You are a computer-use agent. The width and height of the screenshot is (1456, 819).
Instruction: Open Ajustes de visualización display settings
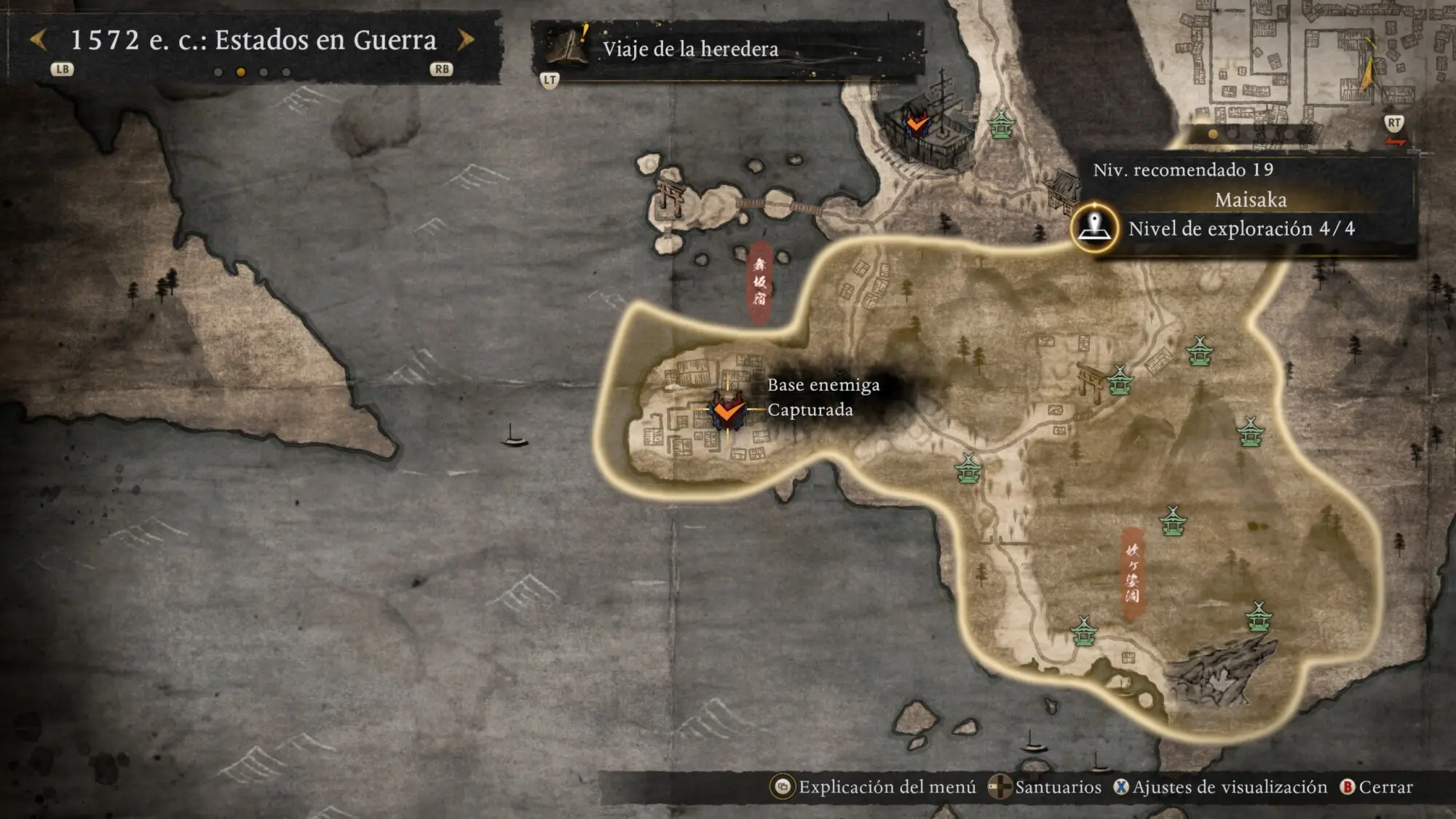[1221, 787]
